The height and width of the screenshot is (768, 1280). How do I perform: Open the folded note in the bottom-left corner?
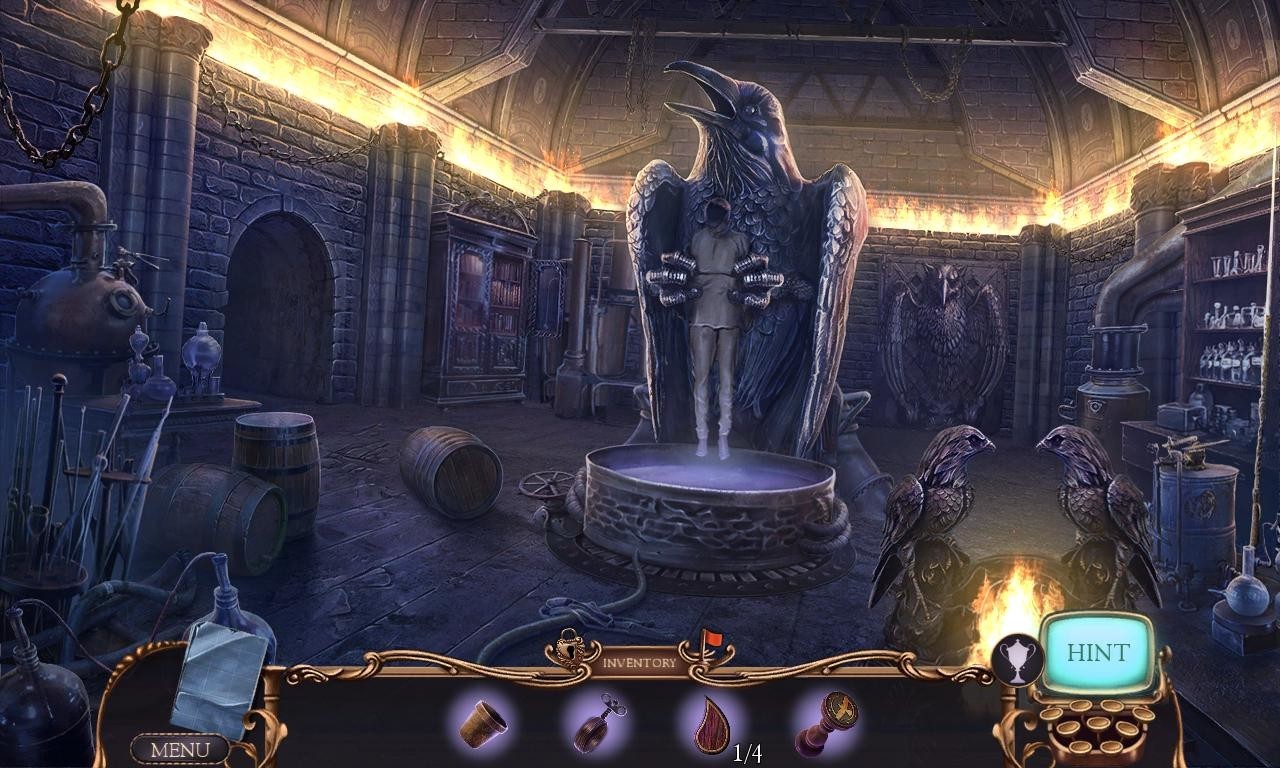click(218, 675)
